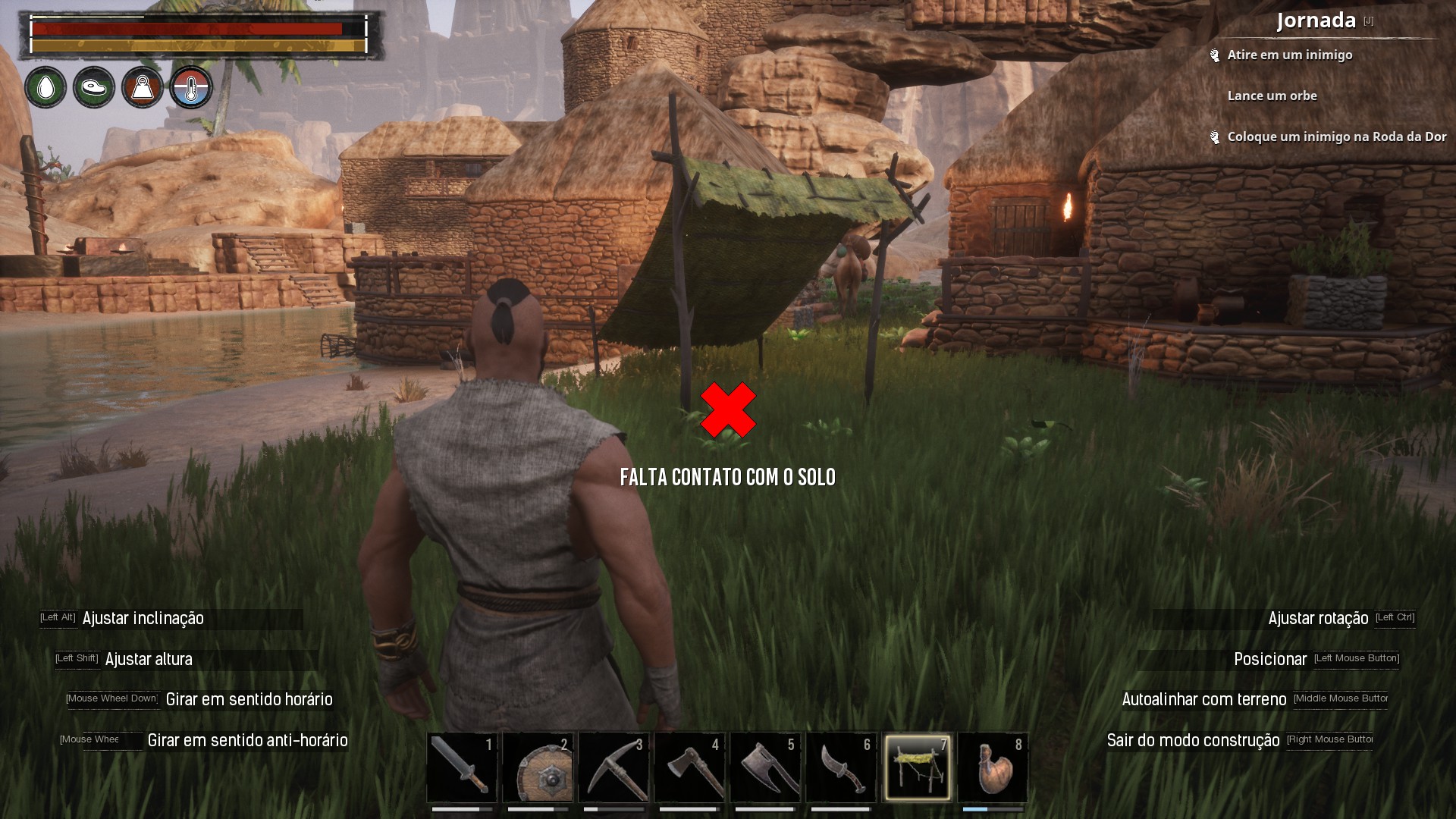Open the Jornada panel header

pos(1315,20)
